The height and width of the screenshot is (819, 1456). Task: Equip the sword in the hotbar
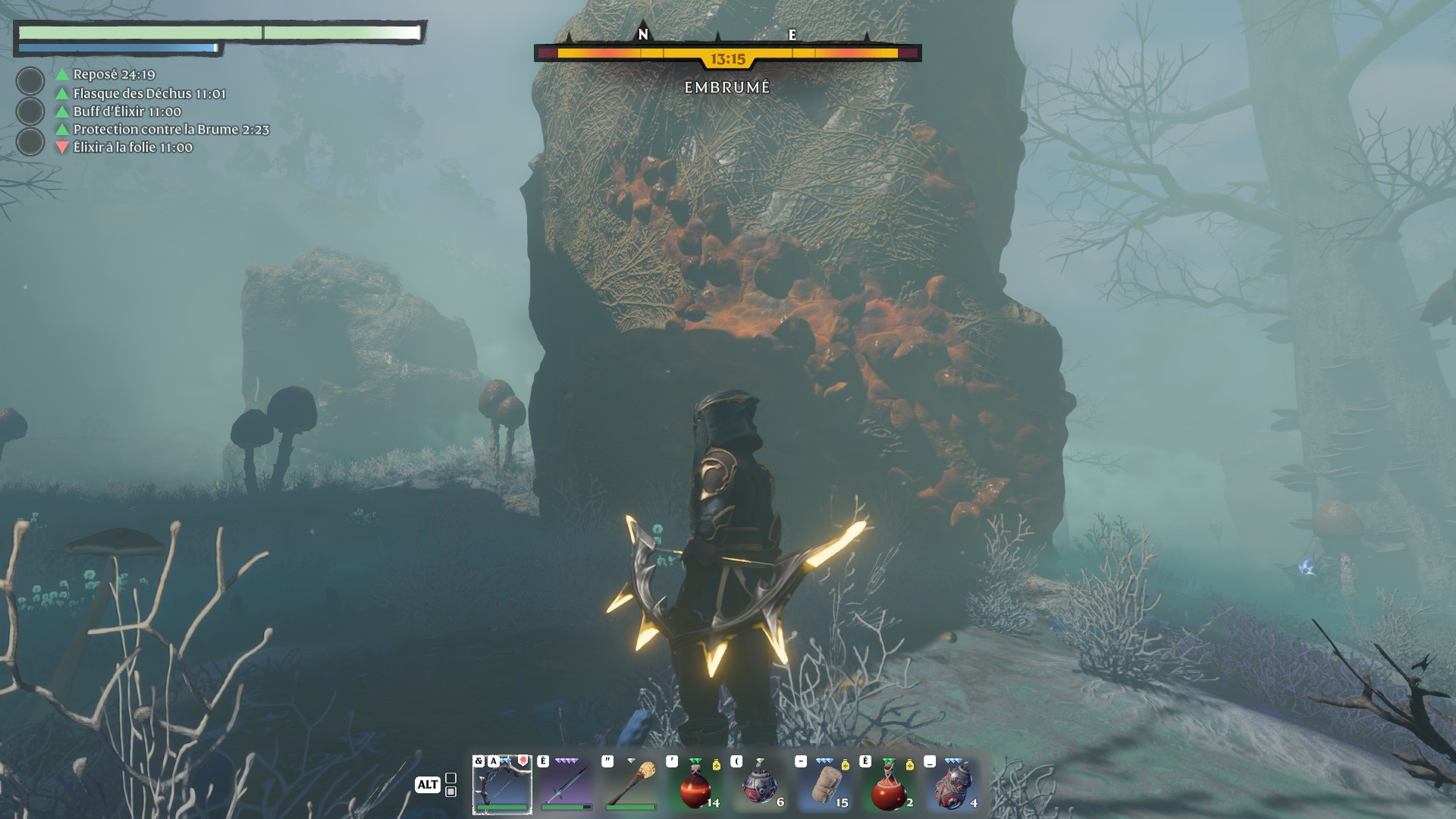pos(566,784)
